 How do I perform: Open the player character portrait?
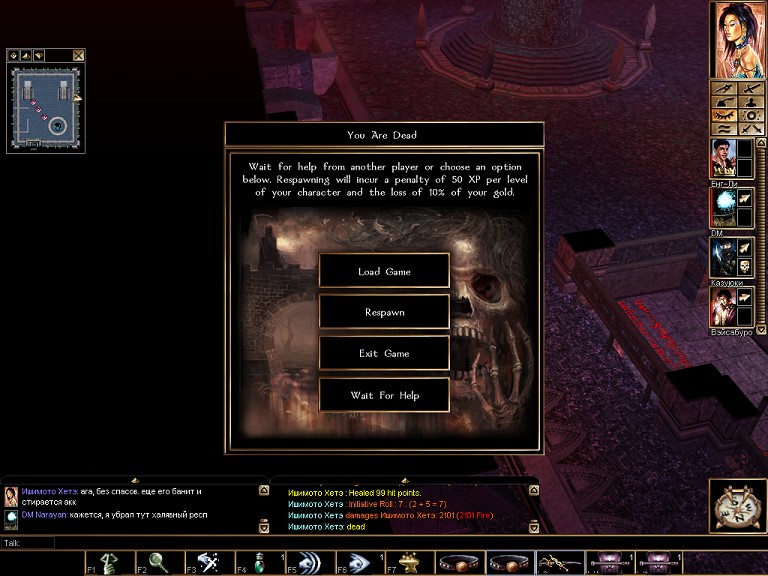(738, 39)
